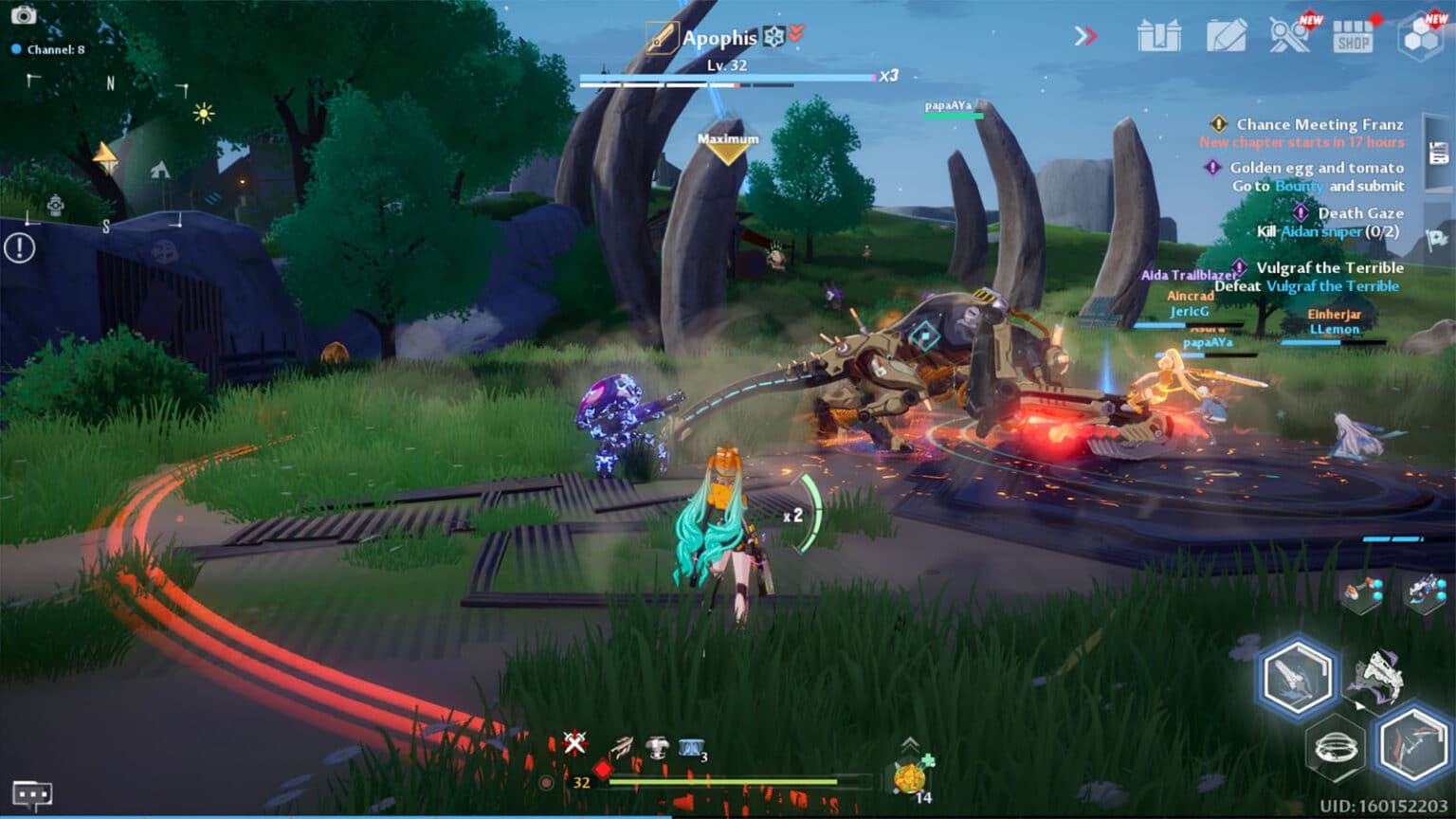Activate the ring-shaped dodge skill

[1335, 749]
